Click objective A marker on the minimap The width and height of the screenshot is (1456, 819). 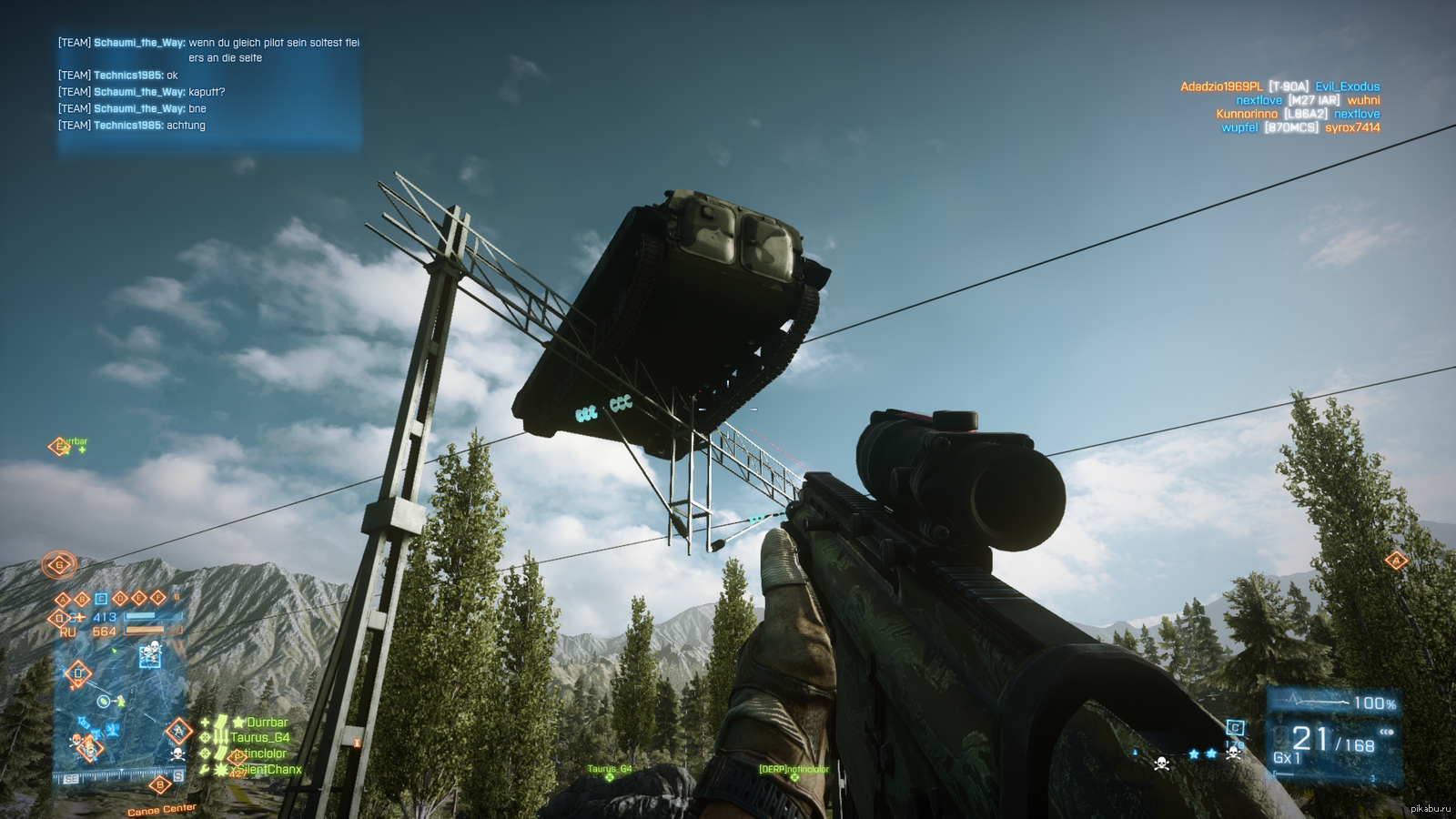point(178,731)
